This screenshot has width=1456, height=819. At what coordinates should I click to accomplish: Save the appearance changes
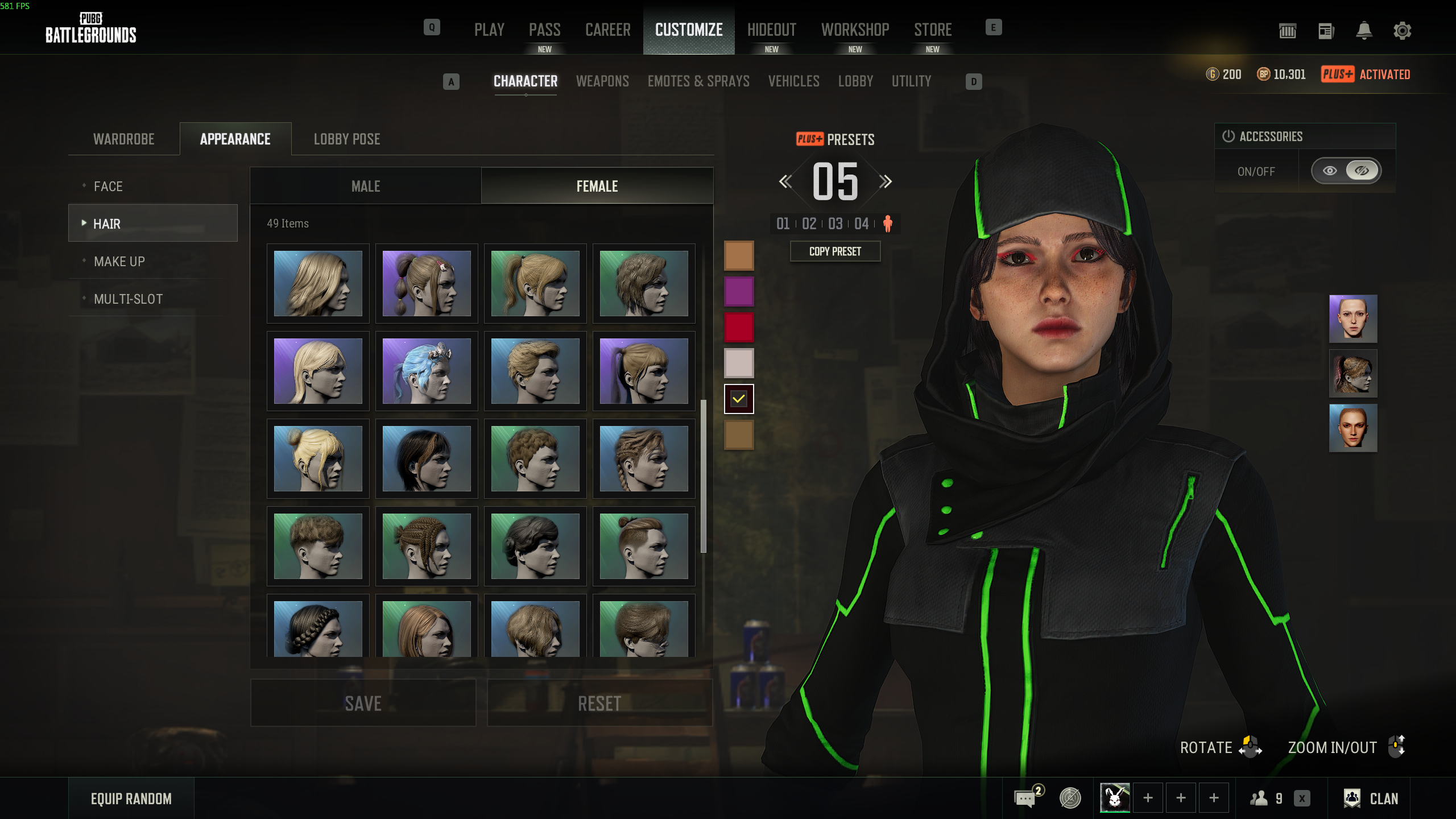tap(363, 703)
